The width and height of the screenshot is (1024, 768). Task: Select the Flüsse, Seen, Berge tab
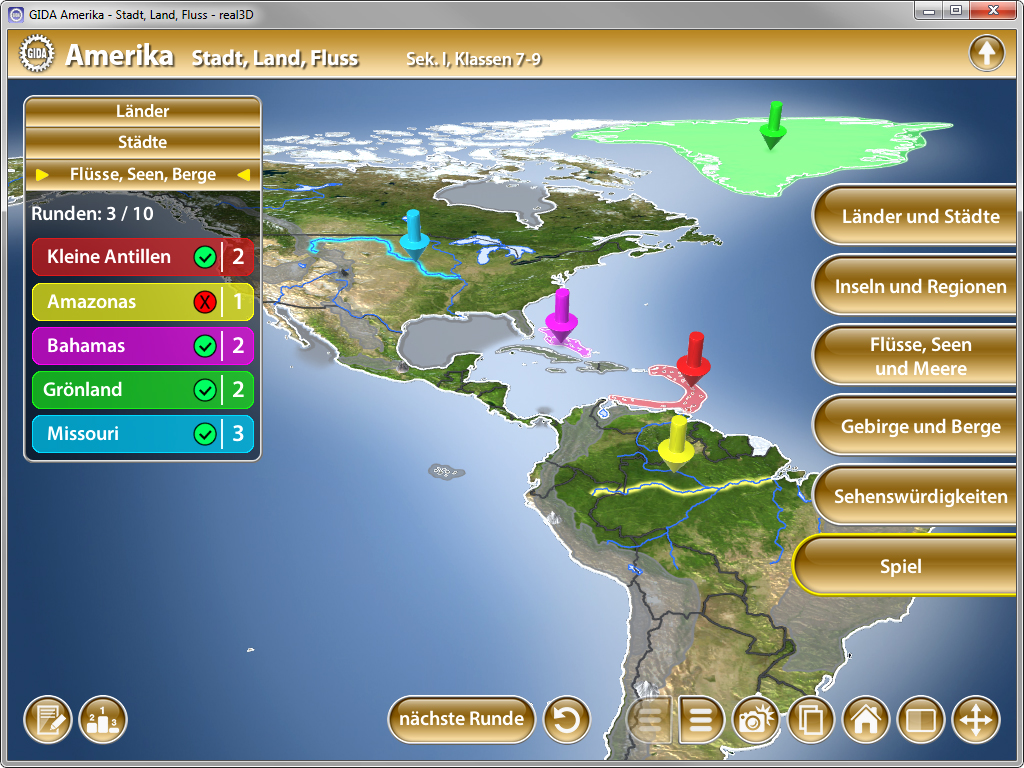coord(142,174)
